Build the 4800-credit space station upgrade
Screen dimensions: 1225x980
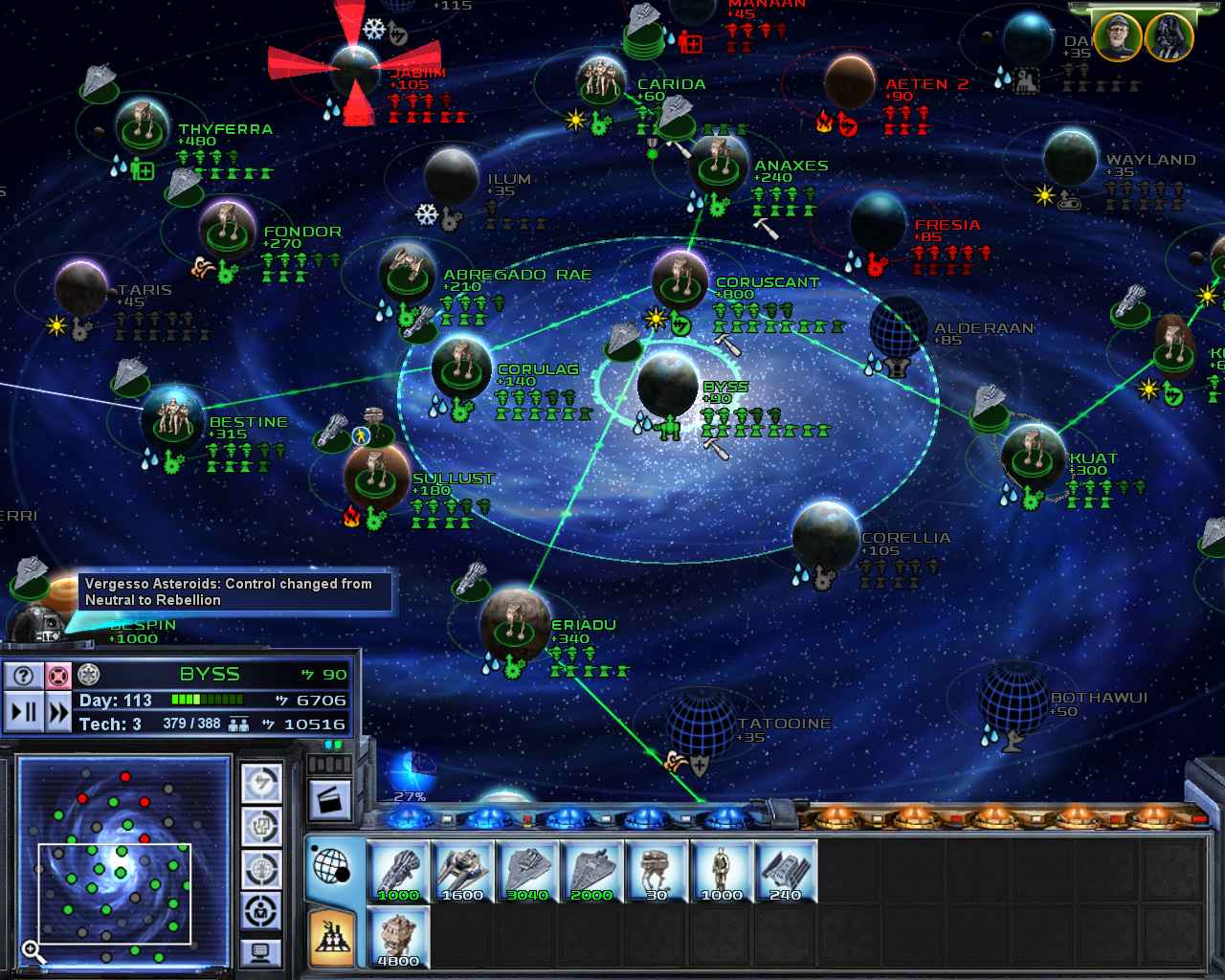399,937
